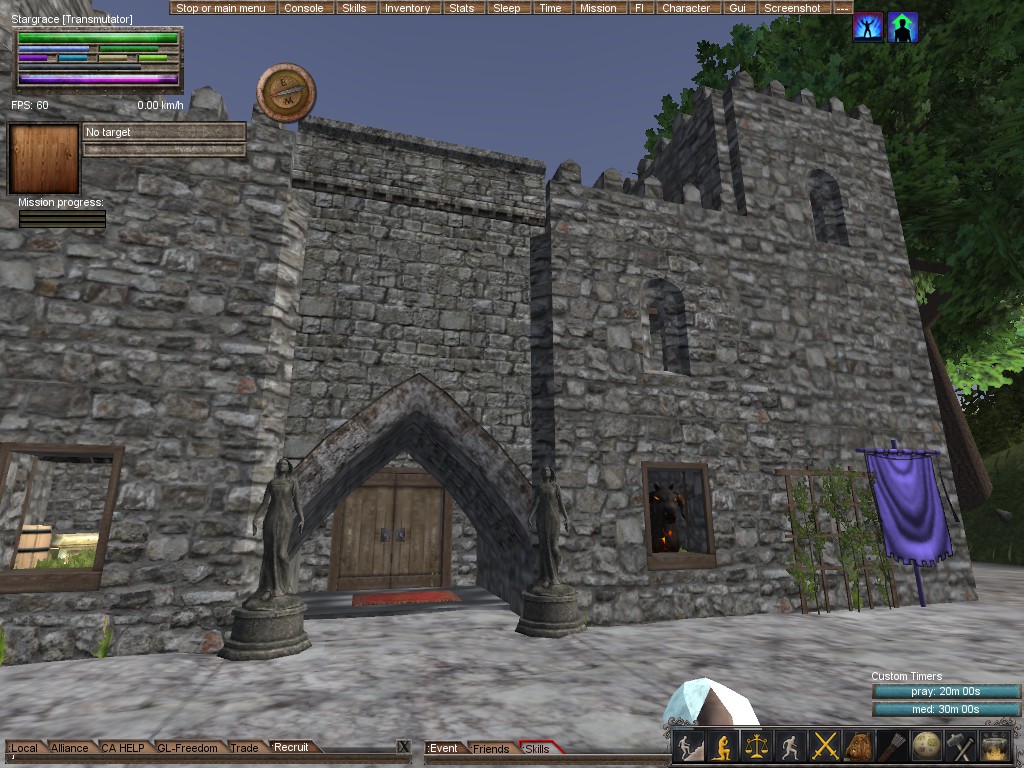Click the pray custom timer
The width and height of the screenshot is (1024, 768).
(x=946, y=692)
